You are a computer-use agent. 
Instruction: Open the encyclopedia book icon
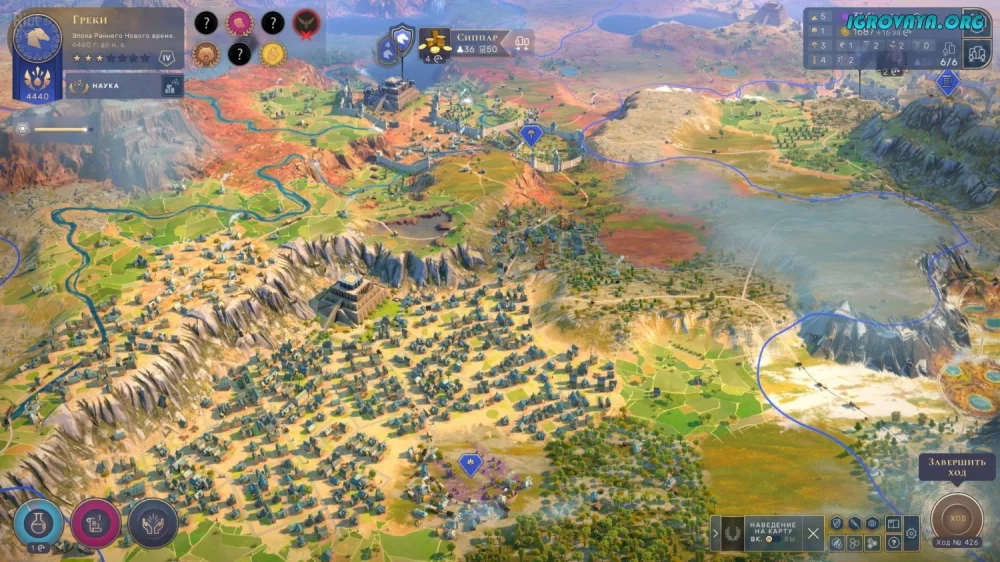click(x=893, y=523)
